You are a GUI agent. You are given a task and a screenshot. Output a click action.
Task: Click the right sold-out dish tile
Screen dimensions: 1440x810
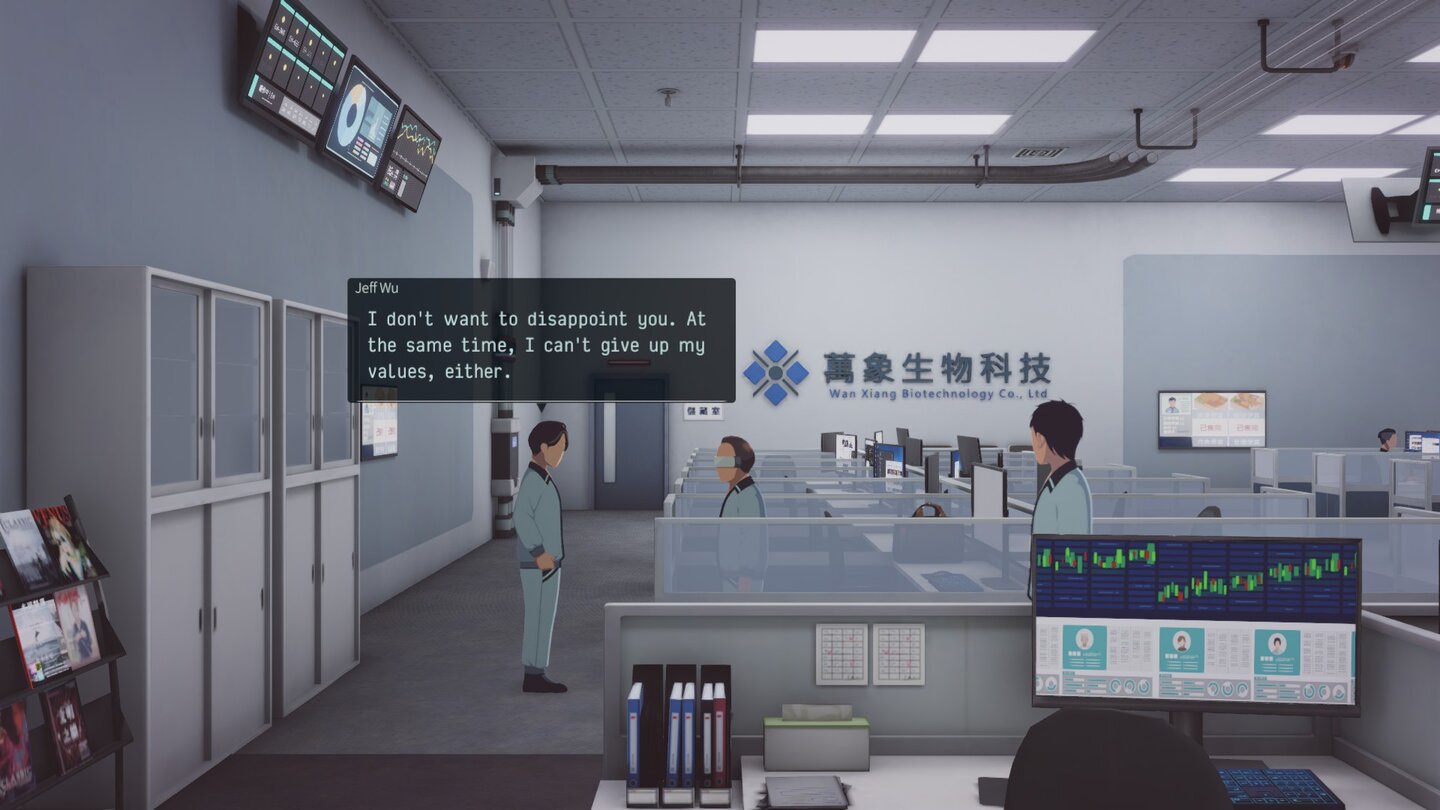tap(1247, 427)
